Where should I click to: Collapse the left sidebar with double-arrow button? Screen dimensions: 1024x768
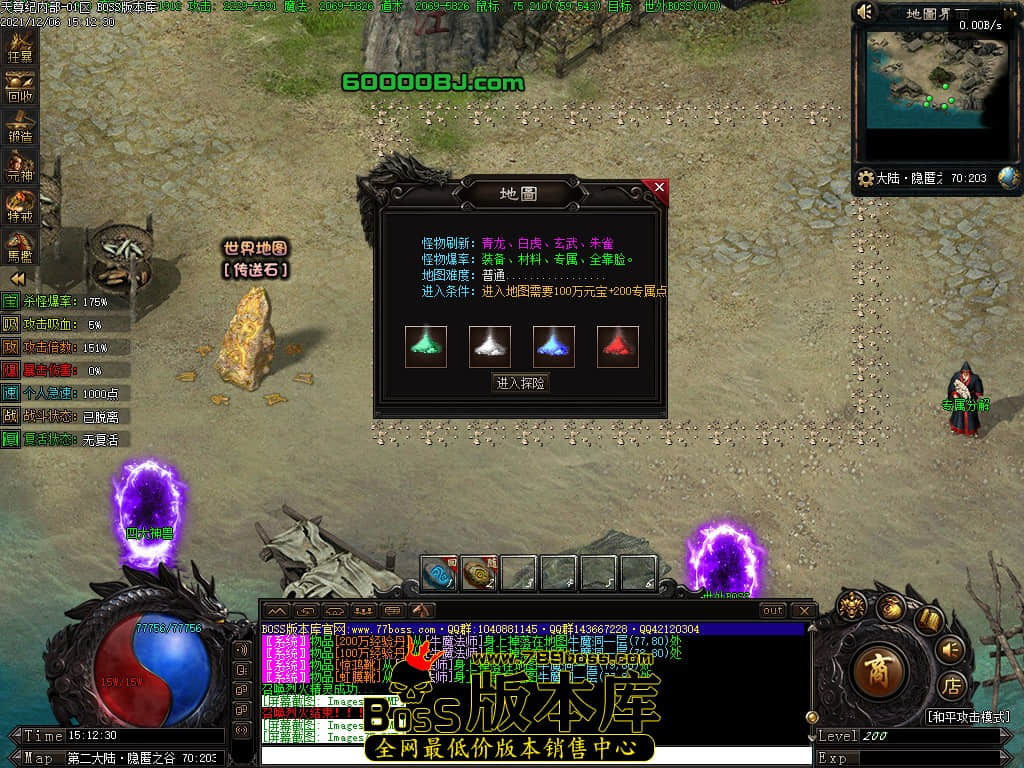(x=18, y=279)
